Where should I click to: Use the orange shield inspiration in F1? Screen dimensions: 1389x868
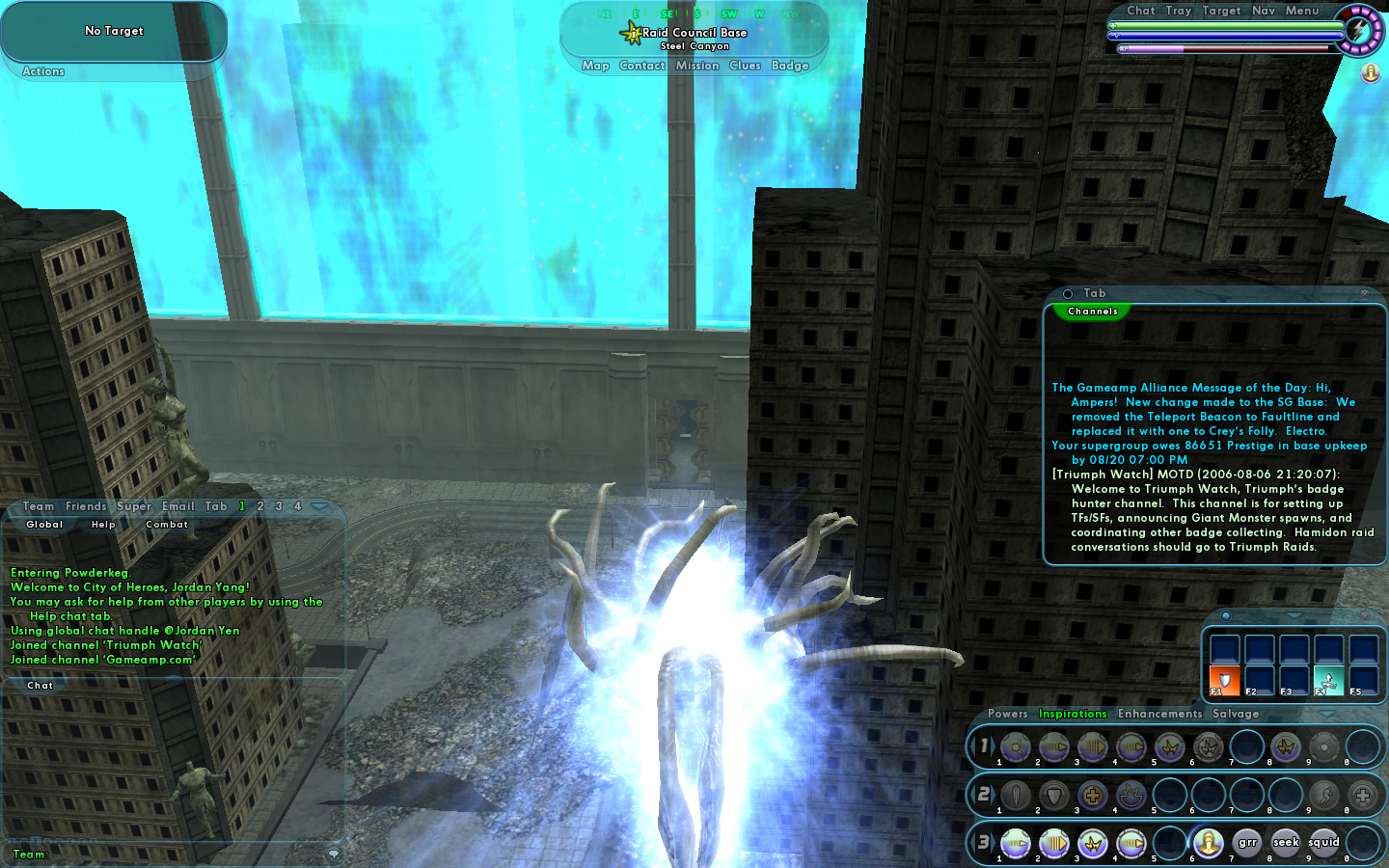tap(1225, 680)
